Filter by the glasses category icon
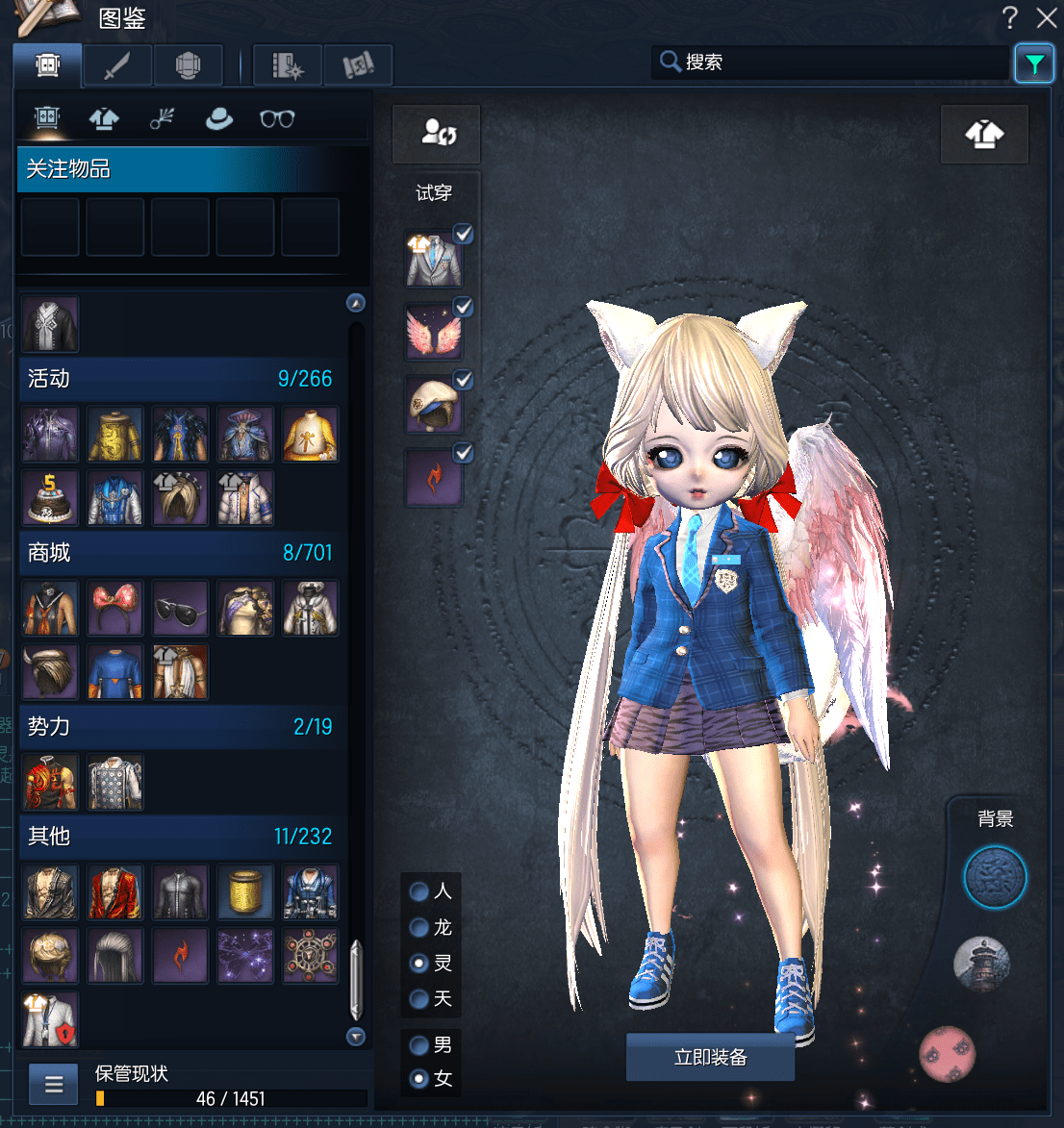 pyautogui.click(x=277, y=118)
